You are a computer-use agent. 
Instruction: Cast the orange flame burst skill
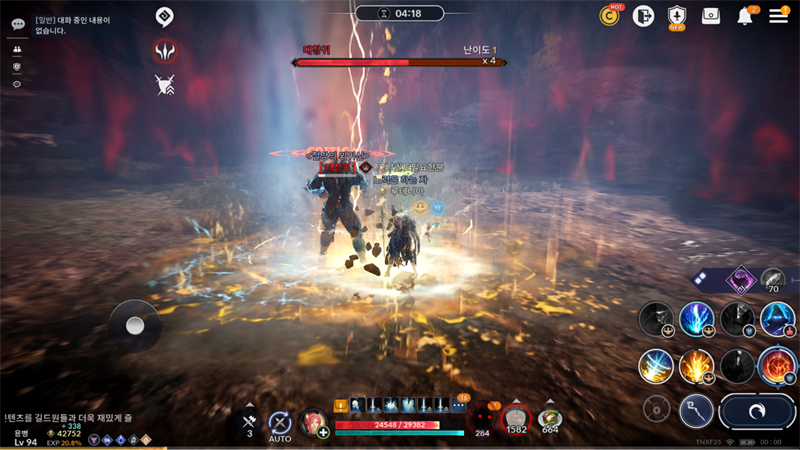697,365
